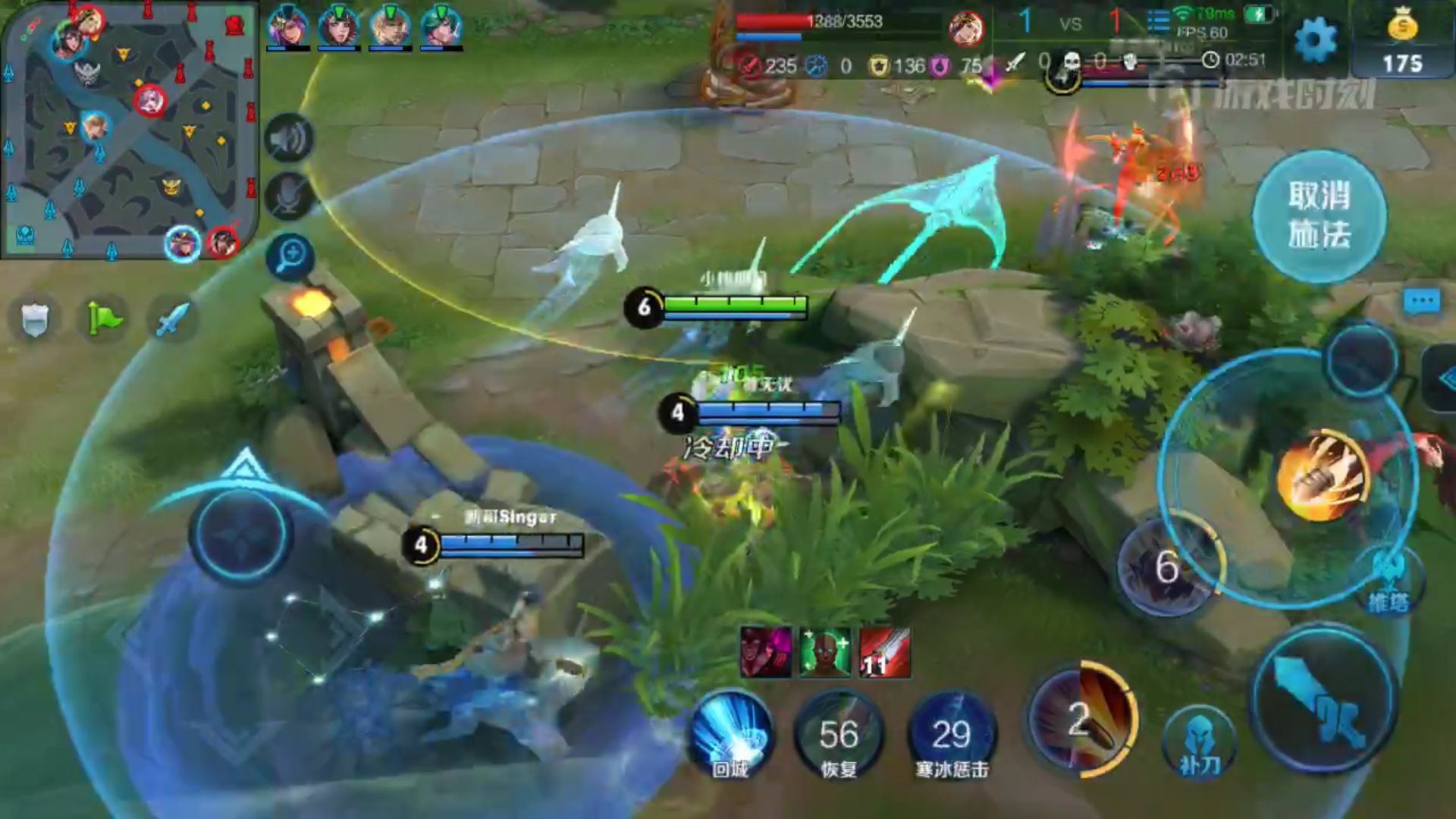Image resolution: width=1456 pixels, height=819 pixels.
Task: Send the shield defend signal
Action: 34,319
